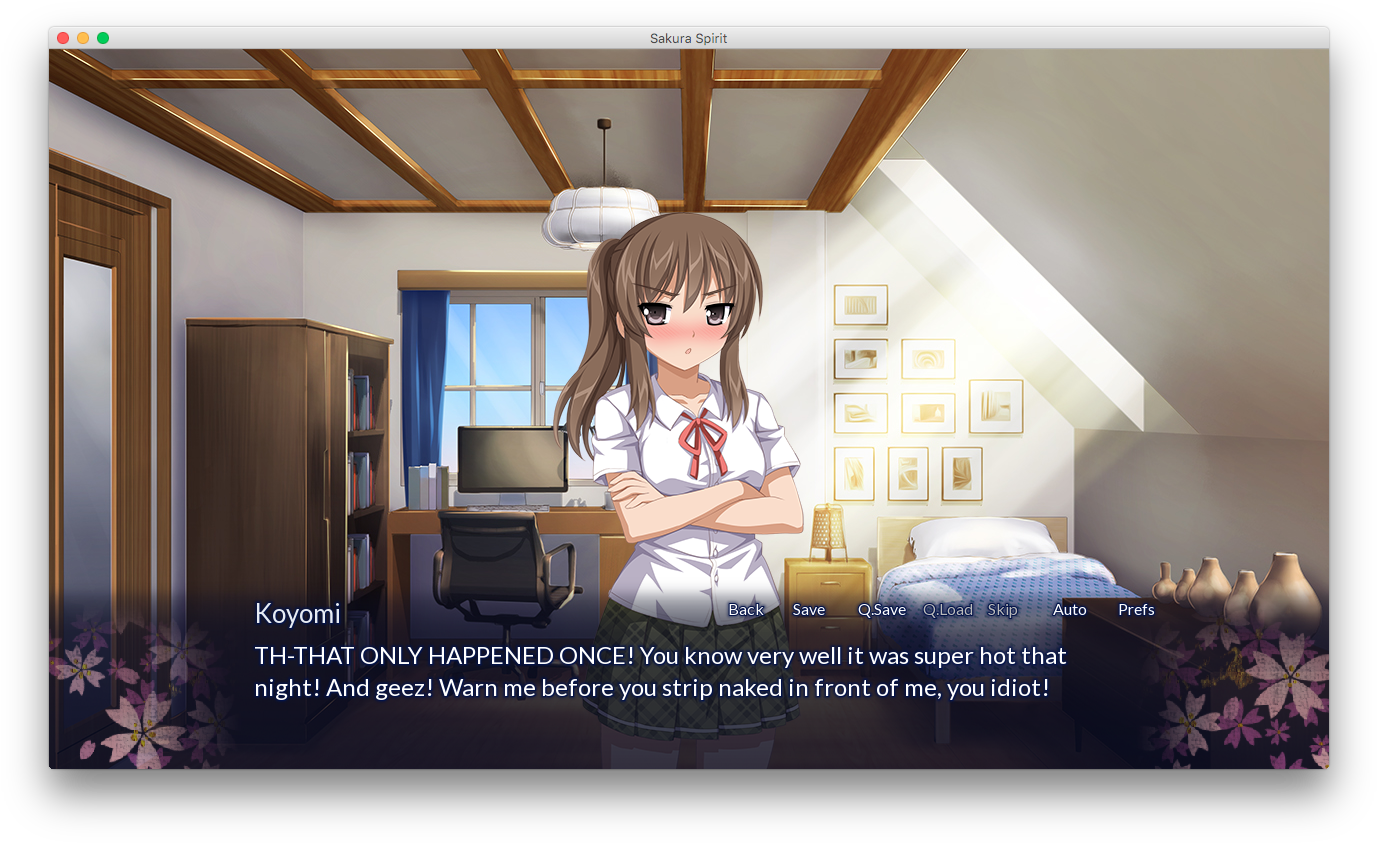Click the green button to enter fullscreen
Viewport: 1377px width, 843px height.
click(x=102, y=37)
